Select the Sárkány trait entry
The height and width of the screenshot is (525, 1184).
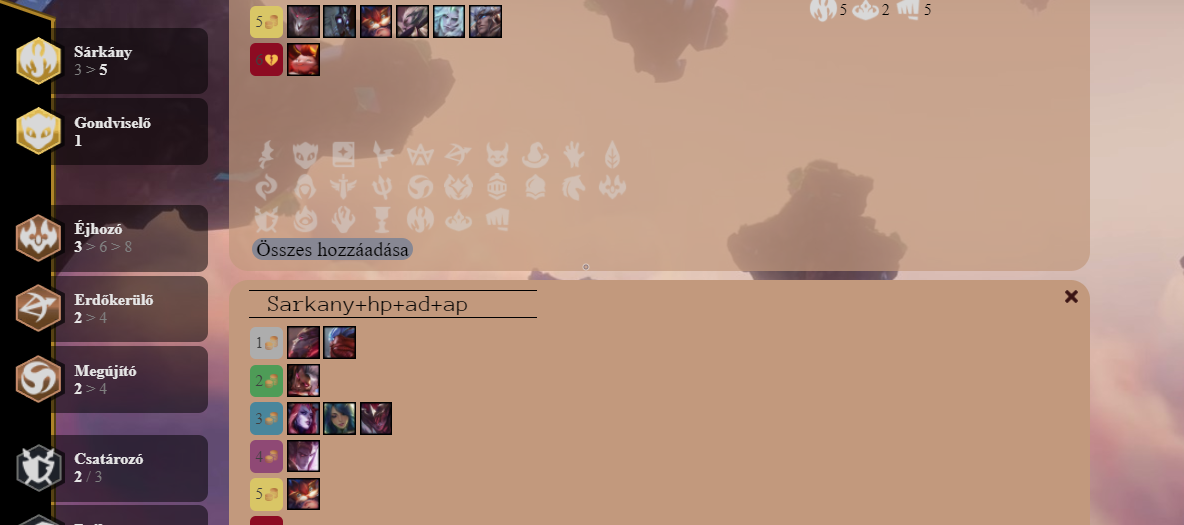[130, 61]
